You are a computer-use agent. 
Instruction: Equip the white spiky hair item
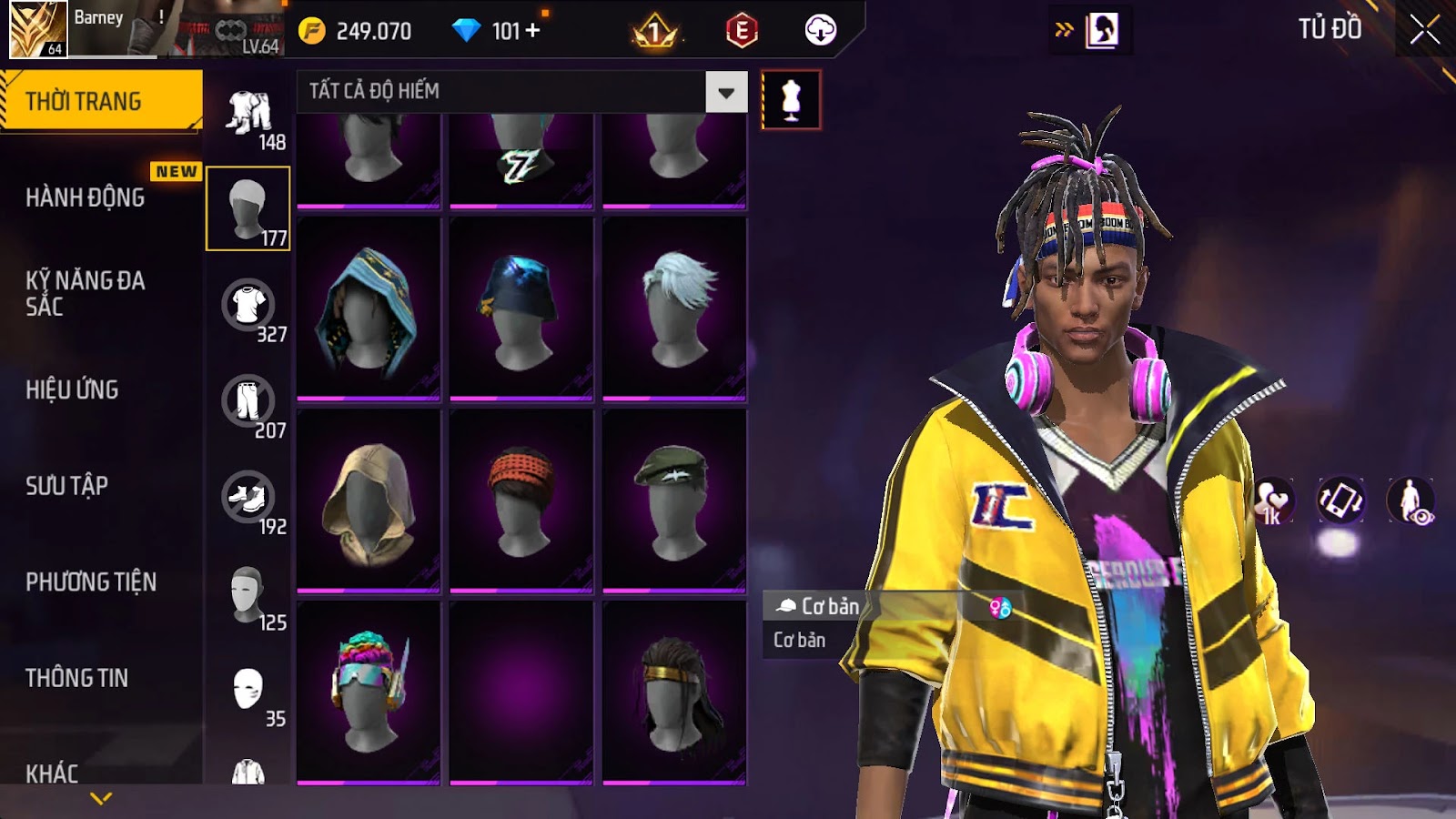674,308
